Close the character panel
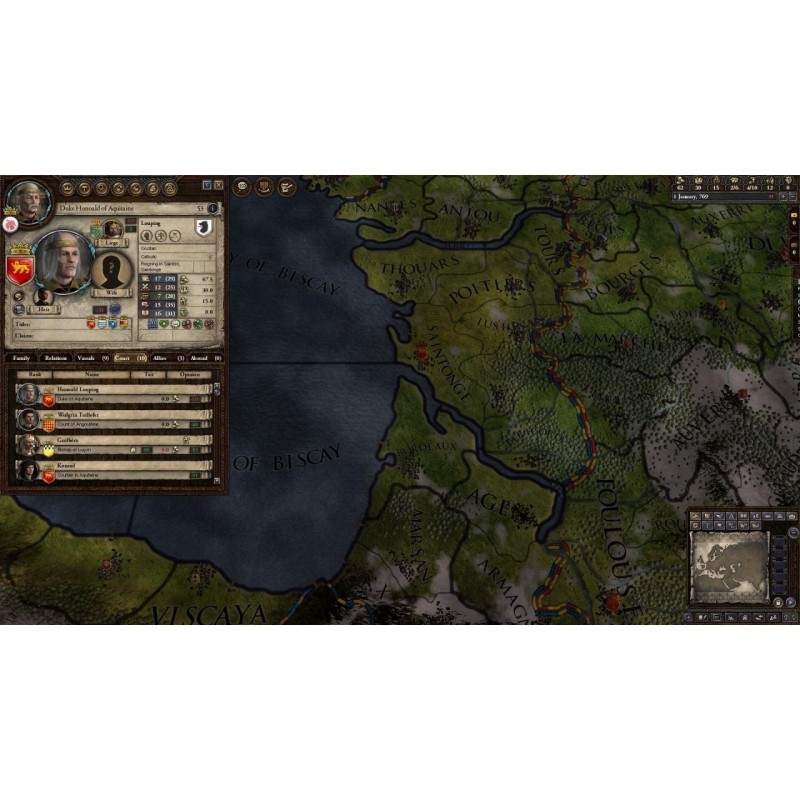This screenshot has width=800, height=800. [x=218, y=185]
